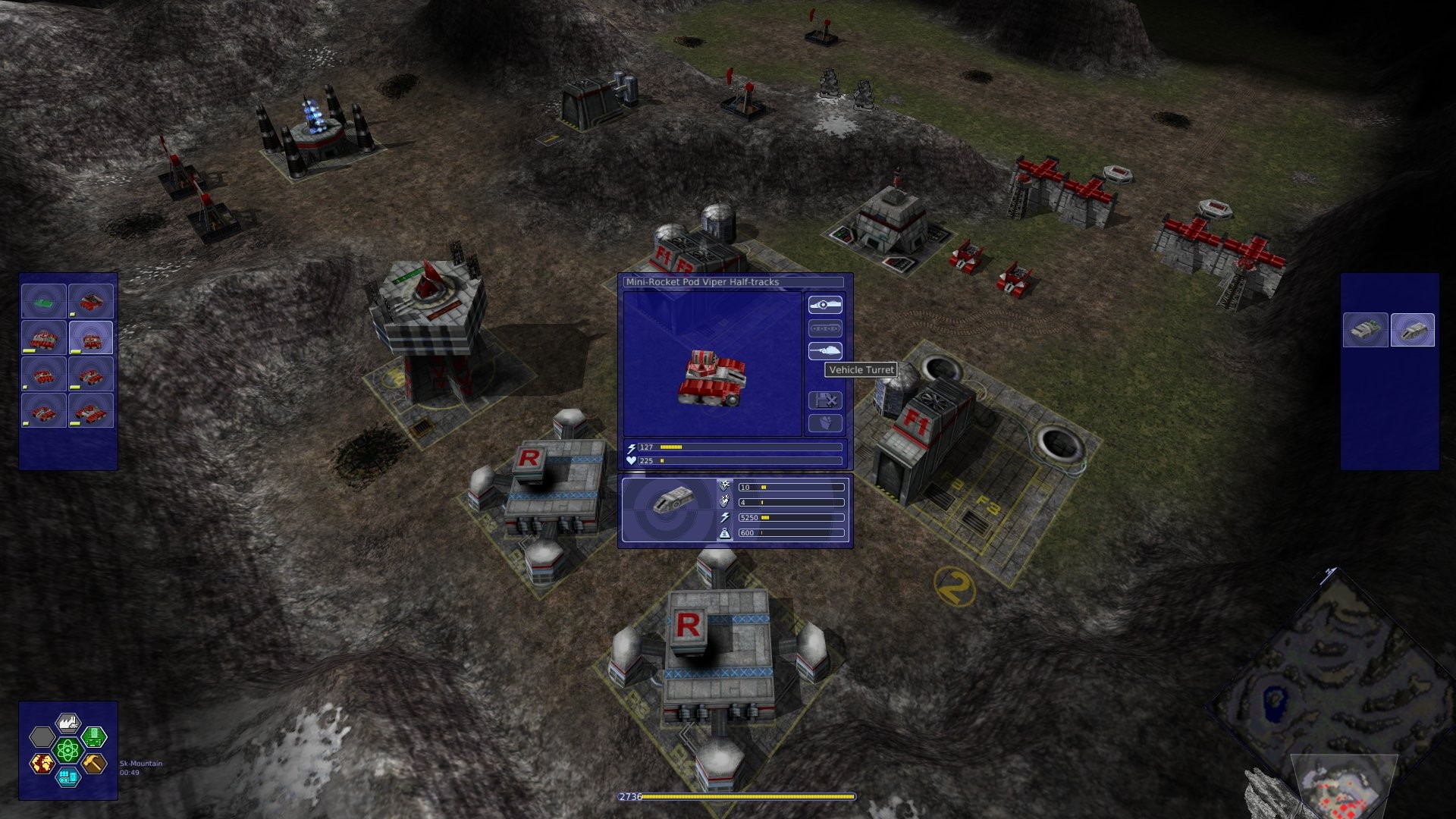1456x819 pixels.
Task: Select the highlighted vehicle design template
Action: 91,337
